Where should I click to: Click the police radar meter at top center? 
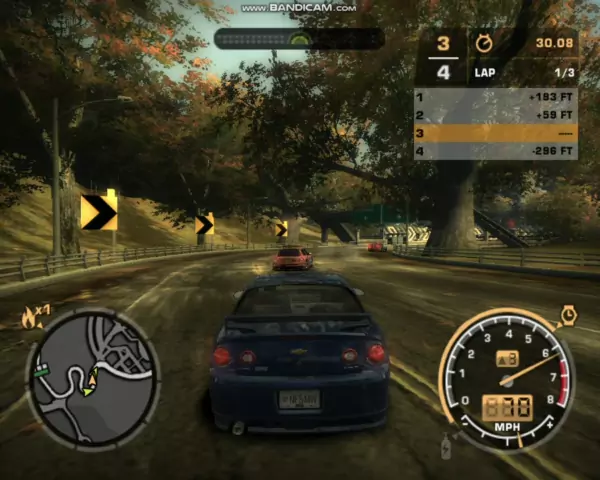coord(299,39)
